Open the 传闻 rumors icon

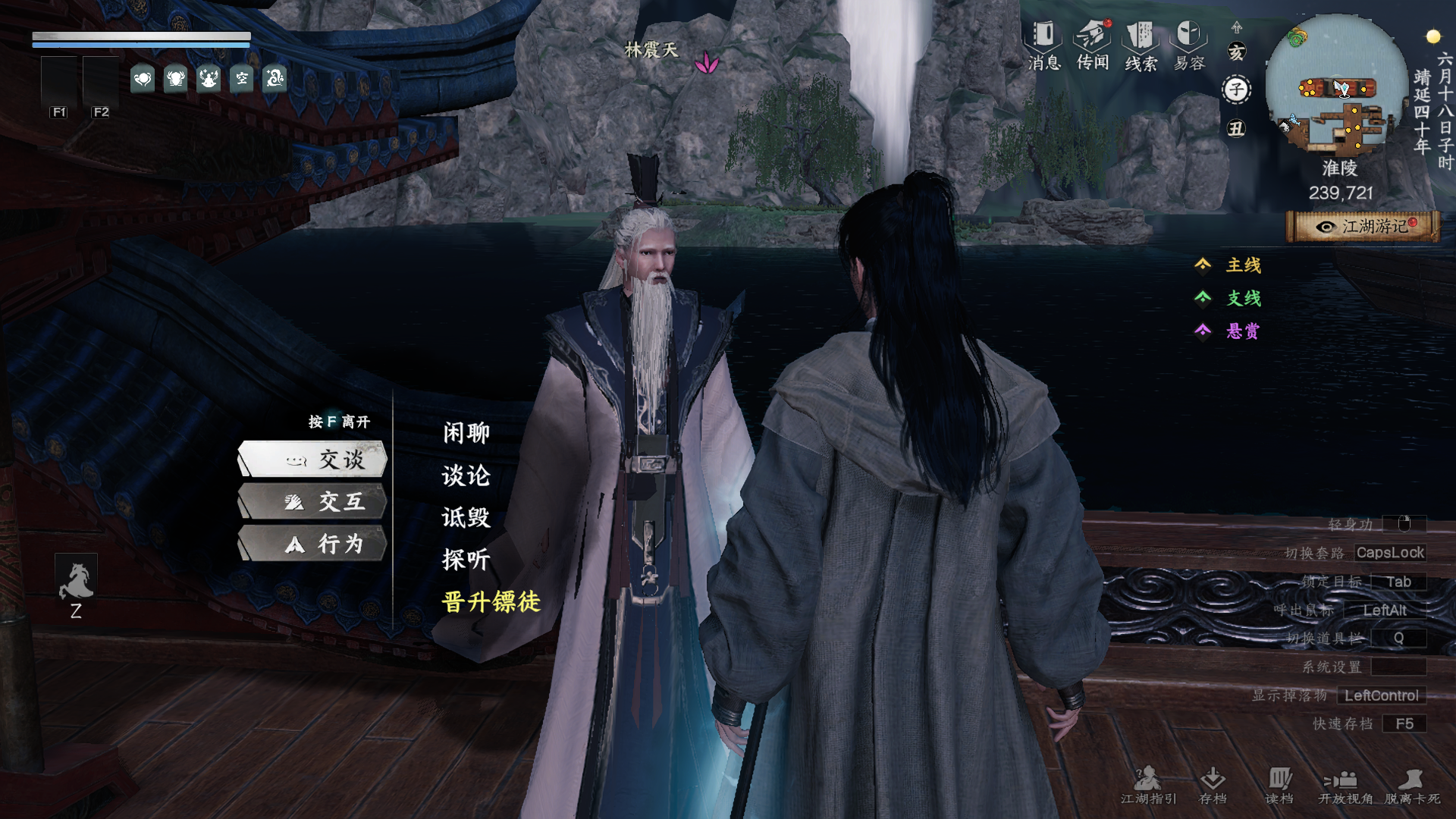pos(1093,45)
